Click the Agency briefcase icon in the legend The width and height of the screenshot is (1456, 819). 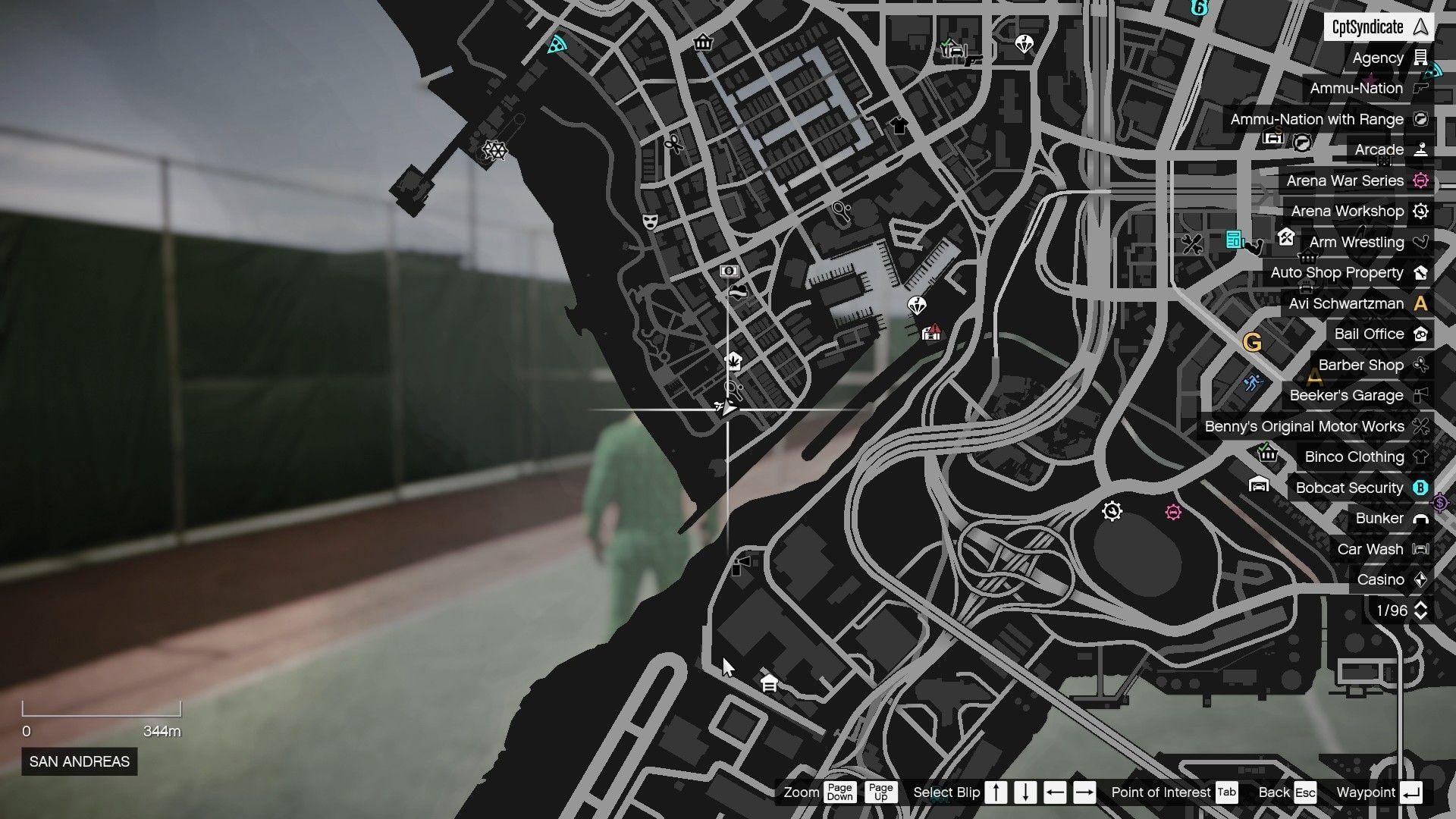1420,57
